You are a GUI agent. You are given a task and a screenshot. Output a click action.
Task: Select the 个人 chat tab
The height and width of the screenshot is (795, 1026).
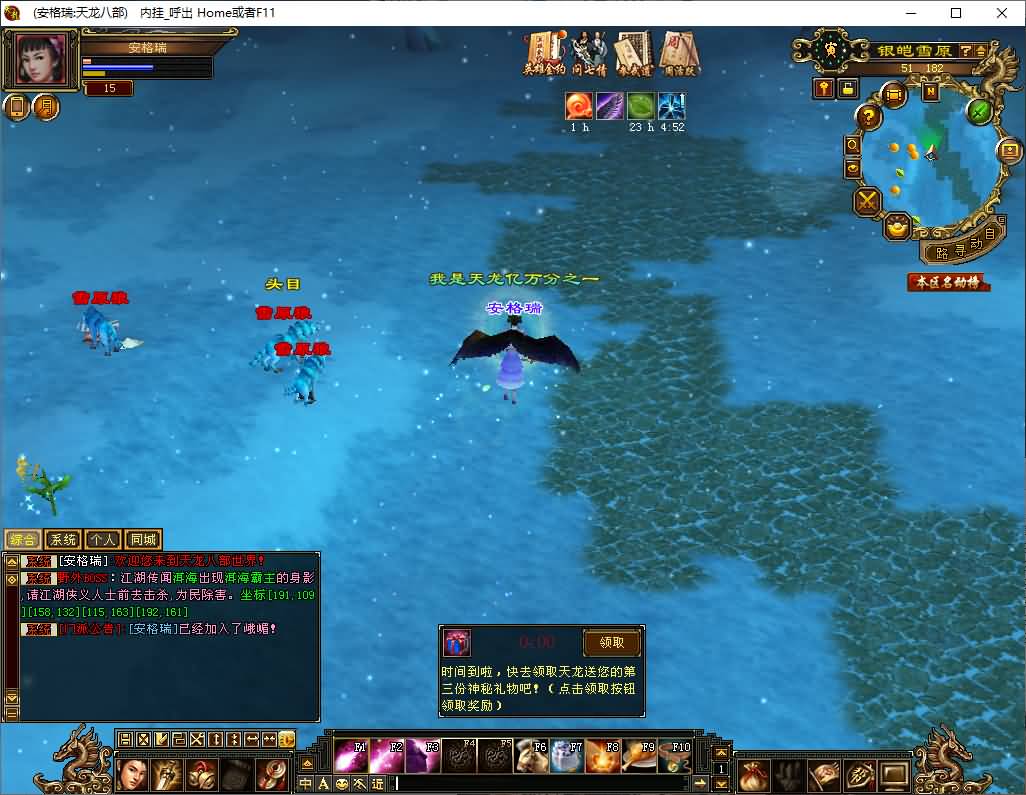point(103,540)
